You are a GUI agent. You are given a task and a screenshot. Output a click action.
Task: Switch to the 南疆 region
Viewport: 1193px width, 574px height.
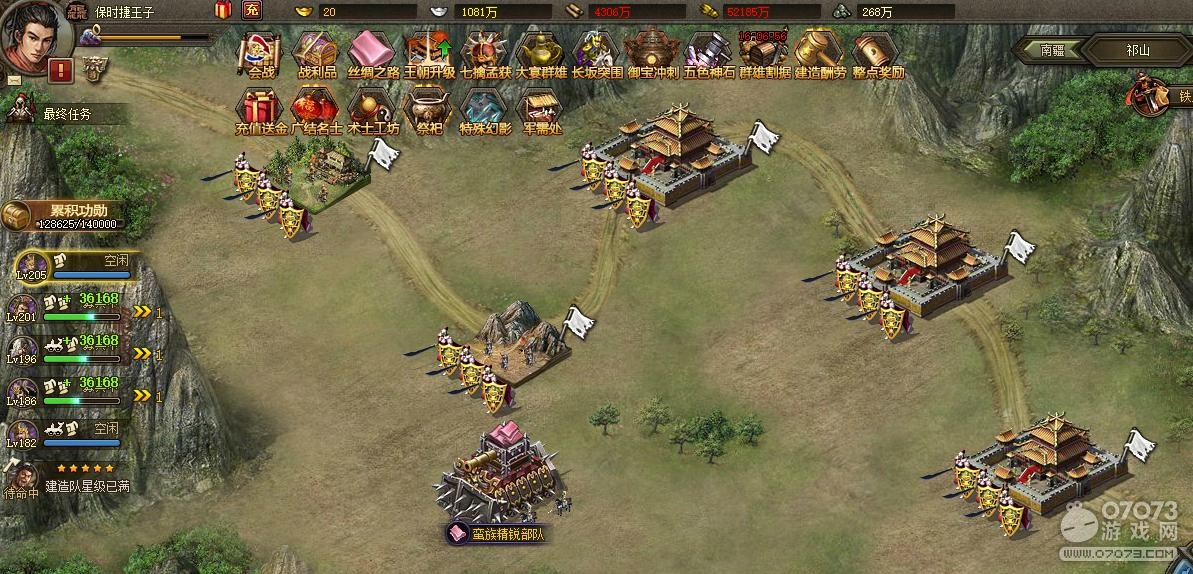click(1052, 49)
